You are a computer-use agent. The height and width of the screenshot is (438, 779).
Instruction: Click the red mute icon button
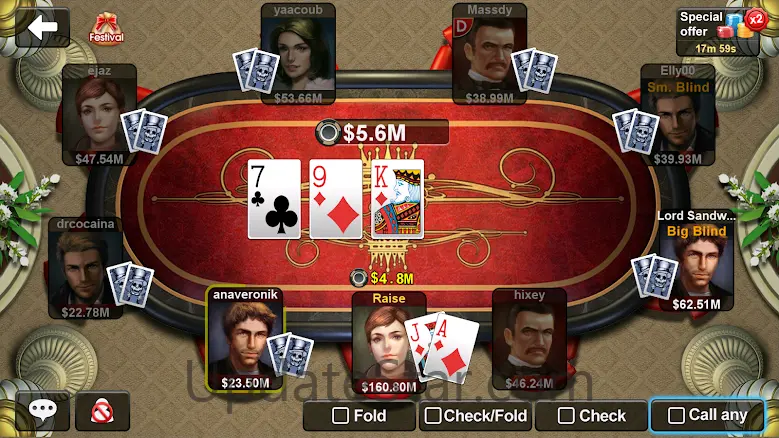click(102, 411)
